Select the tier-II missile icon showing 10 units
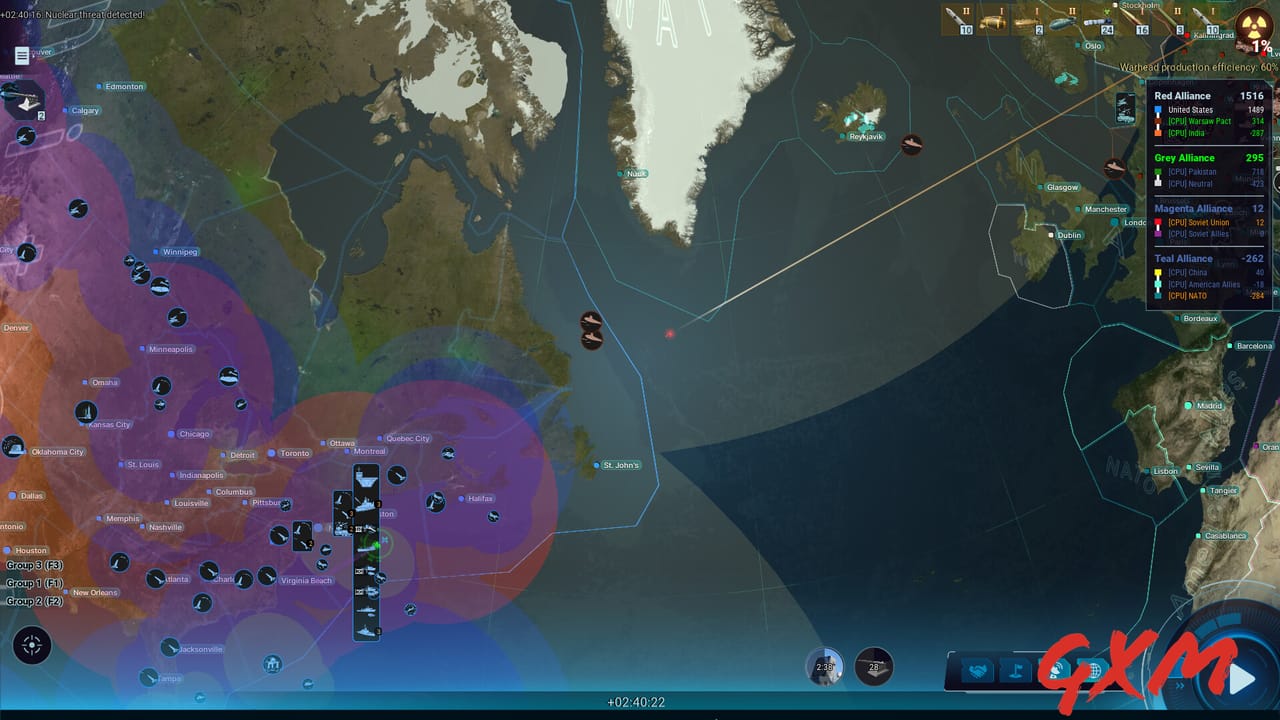This screenshot has width=1280, height=720. coord(958,22)
